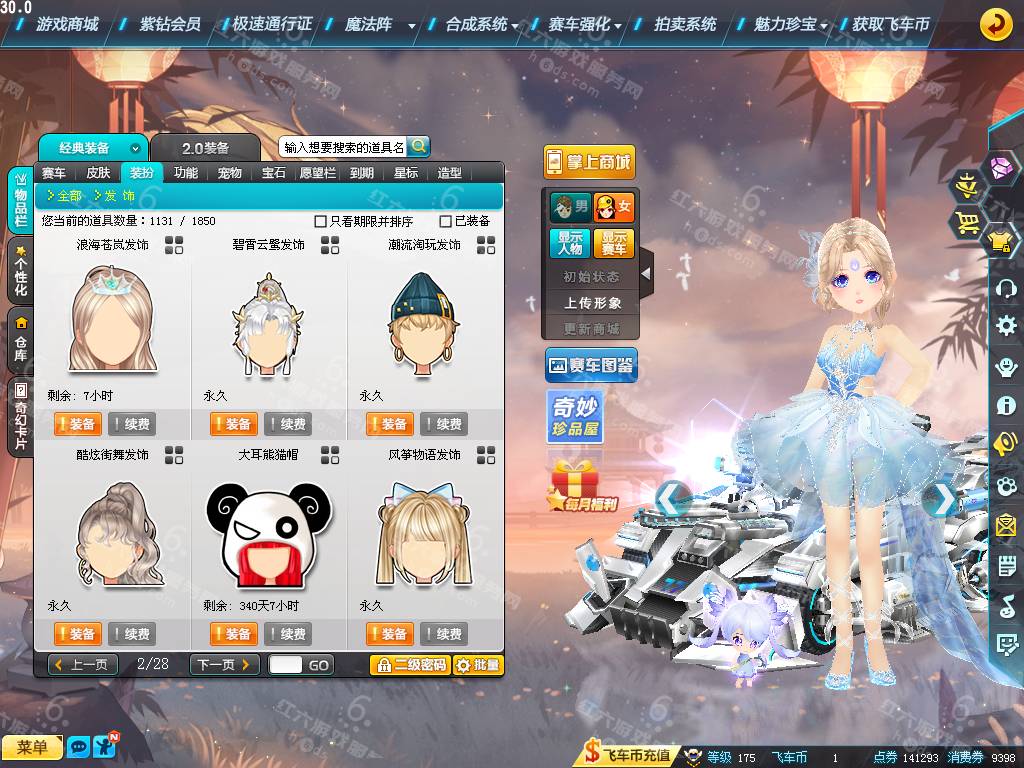Screen dimensions: 1024x768
Task: Return to previous page with 上一页
Action: click(x=82, y=665)
